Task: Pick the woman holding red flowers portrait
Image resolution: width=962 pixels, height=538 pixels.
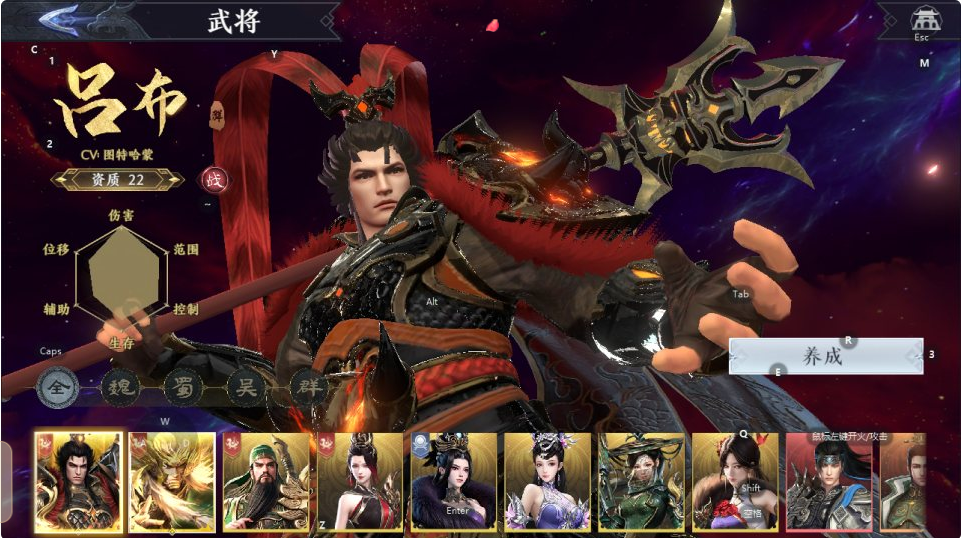Action: coord(735,482)
